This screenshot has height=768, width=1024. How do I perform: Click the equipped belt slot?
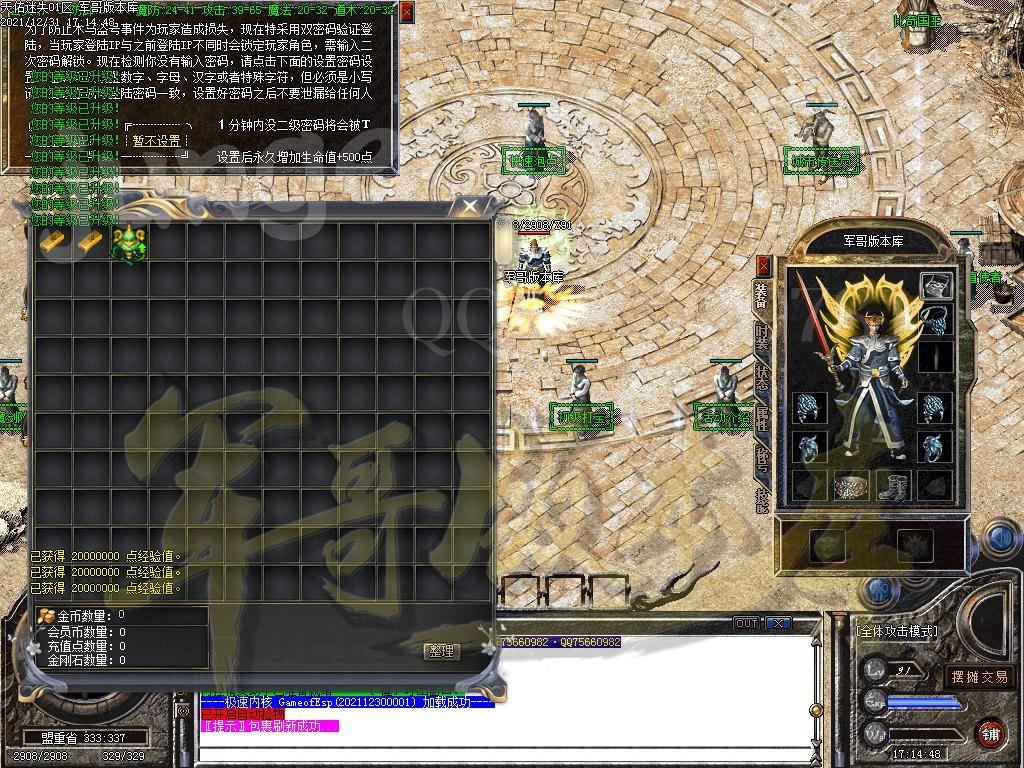pos(853,487)
